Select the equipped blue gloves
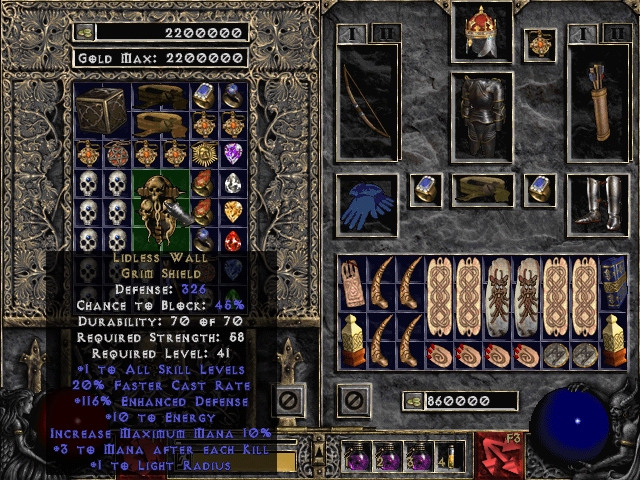Viewport: 640px width, 480px height. point(367,205)
